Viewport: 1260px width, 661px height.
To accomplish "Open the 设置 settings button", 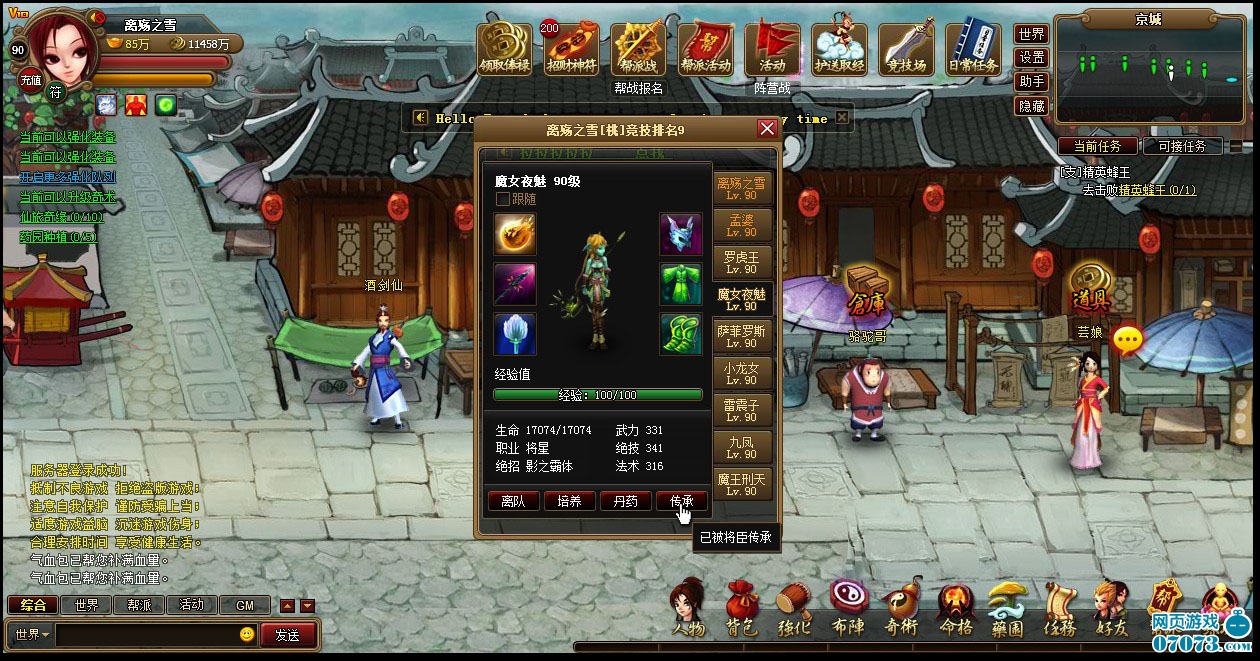I will tap(1032, 58).
